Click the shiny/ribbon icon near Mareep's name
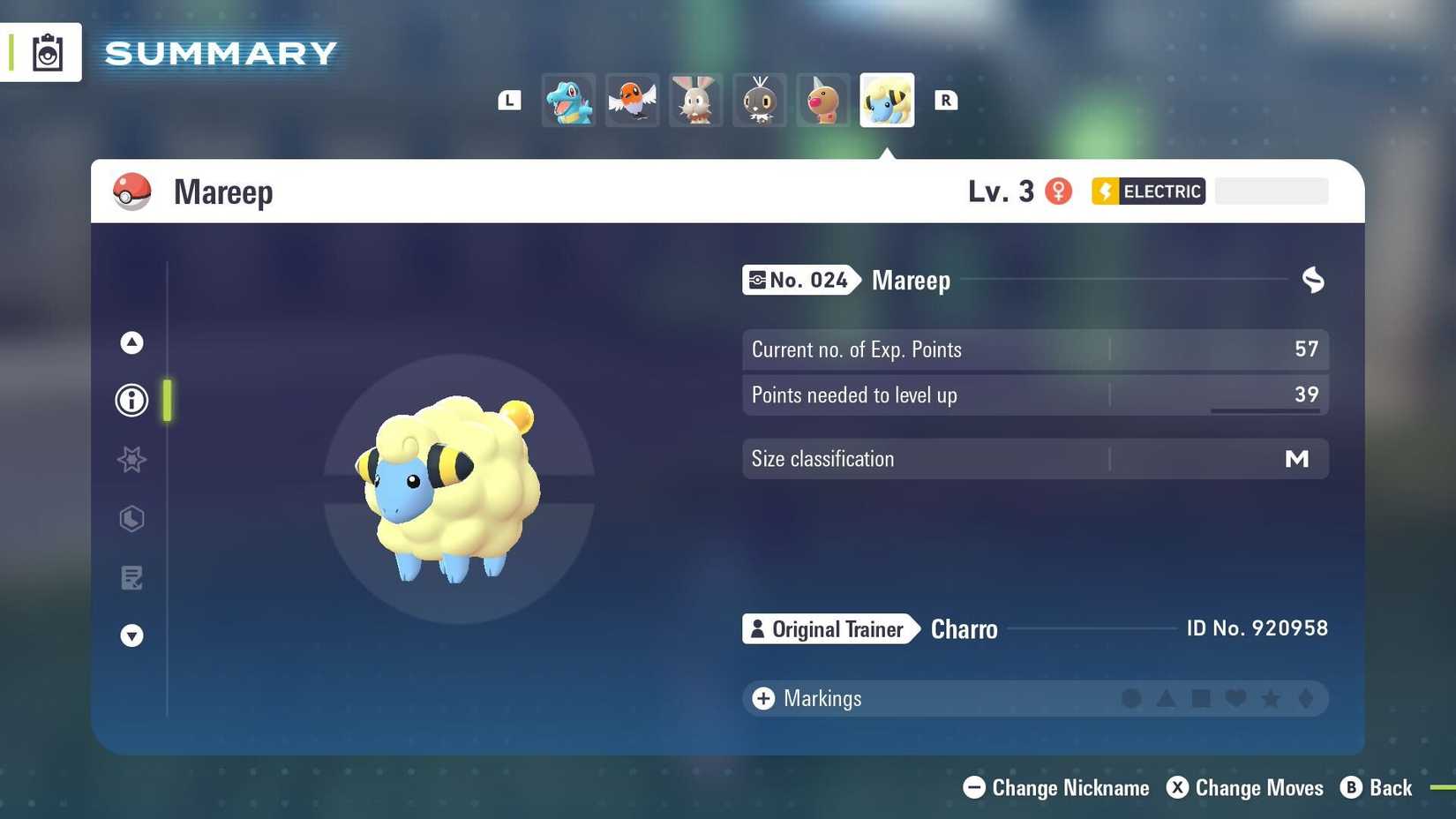This screenshot has width=1456, height=819. (x=1313, y=280)
